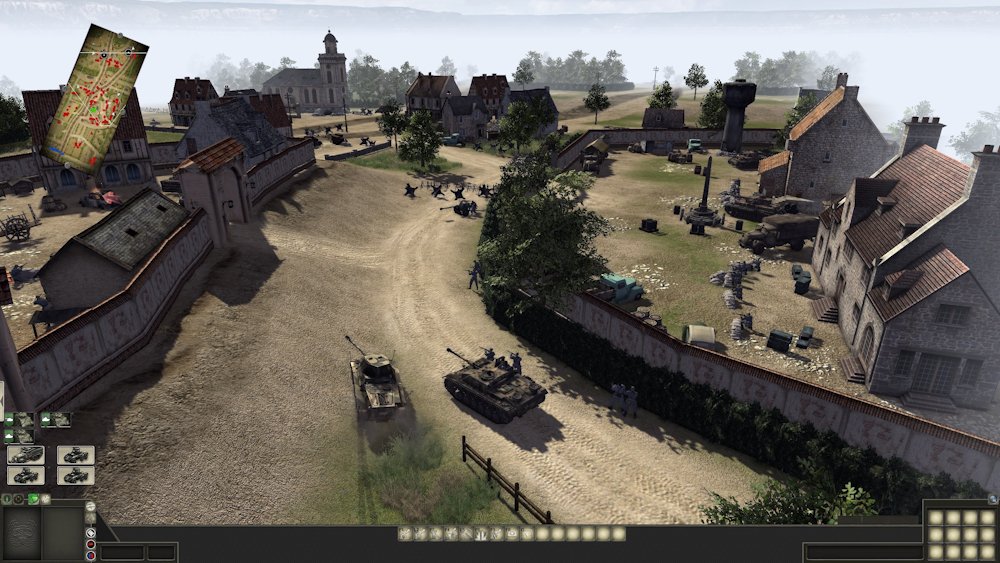Click the tilted minimap overview

[x=97, y=97]
